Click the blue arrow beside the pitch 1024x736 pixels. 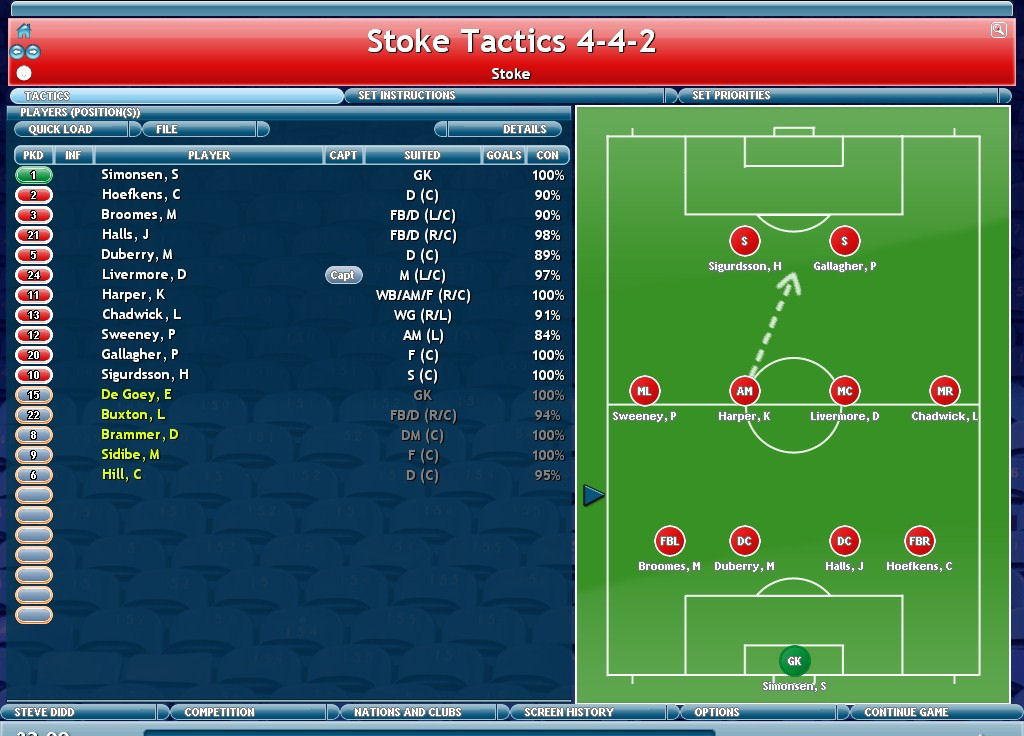coord(594,495)
